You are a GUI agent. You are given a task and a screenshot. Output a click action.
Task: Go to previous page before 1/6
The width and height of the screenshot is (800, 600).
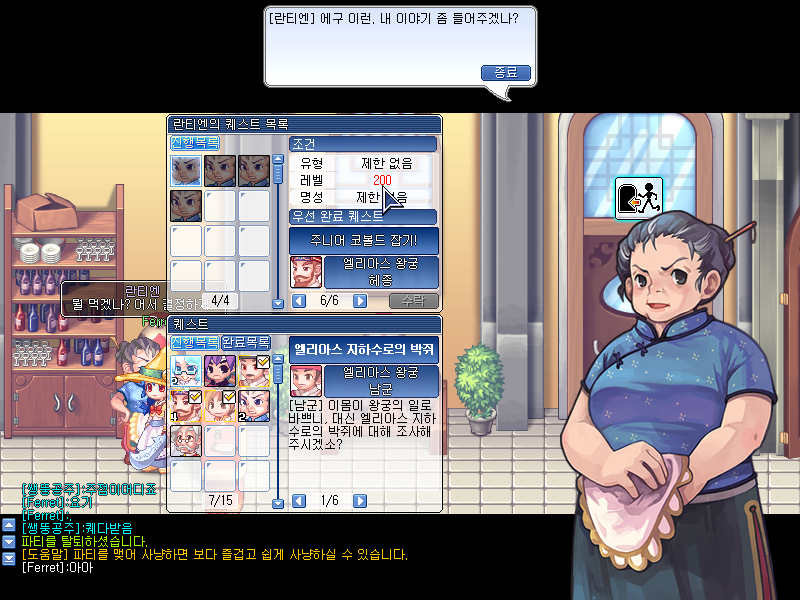point(298,501)
